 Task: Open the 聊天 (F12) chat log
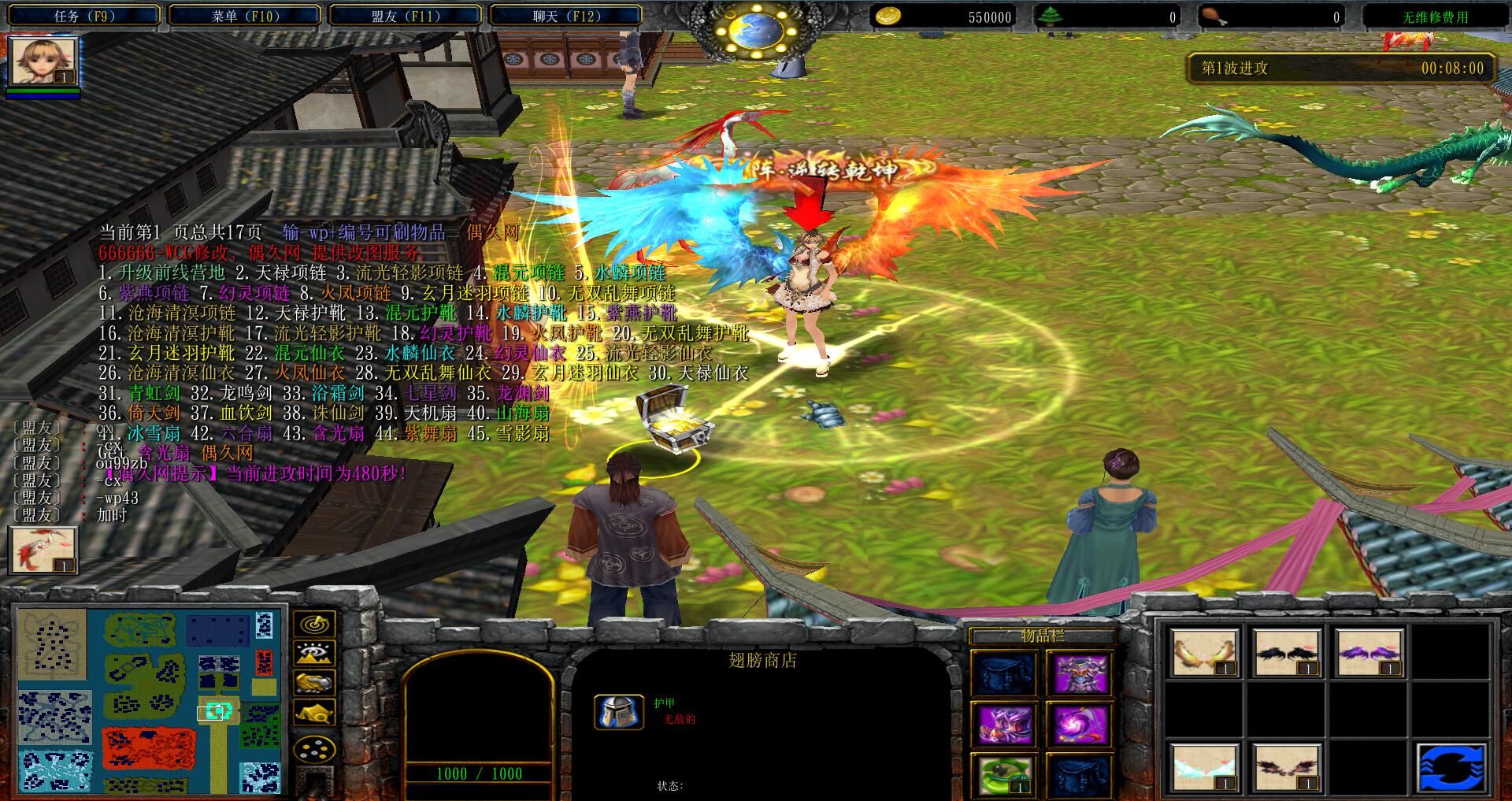point(566,16)
